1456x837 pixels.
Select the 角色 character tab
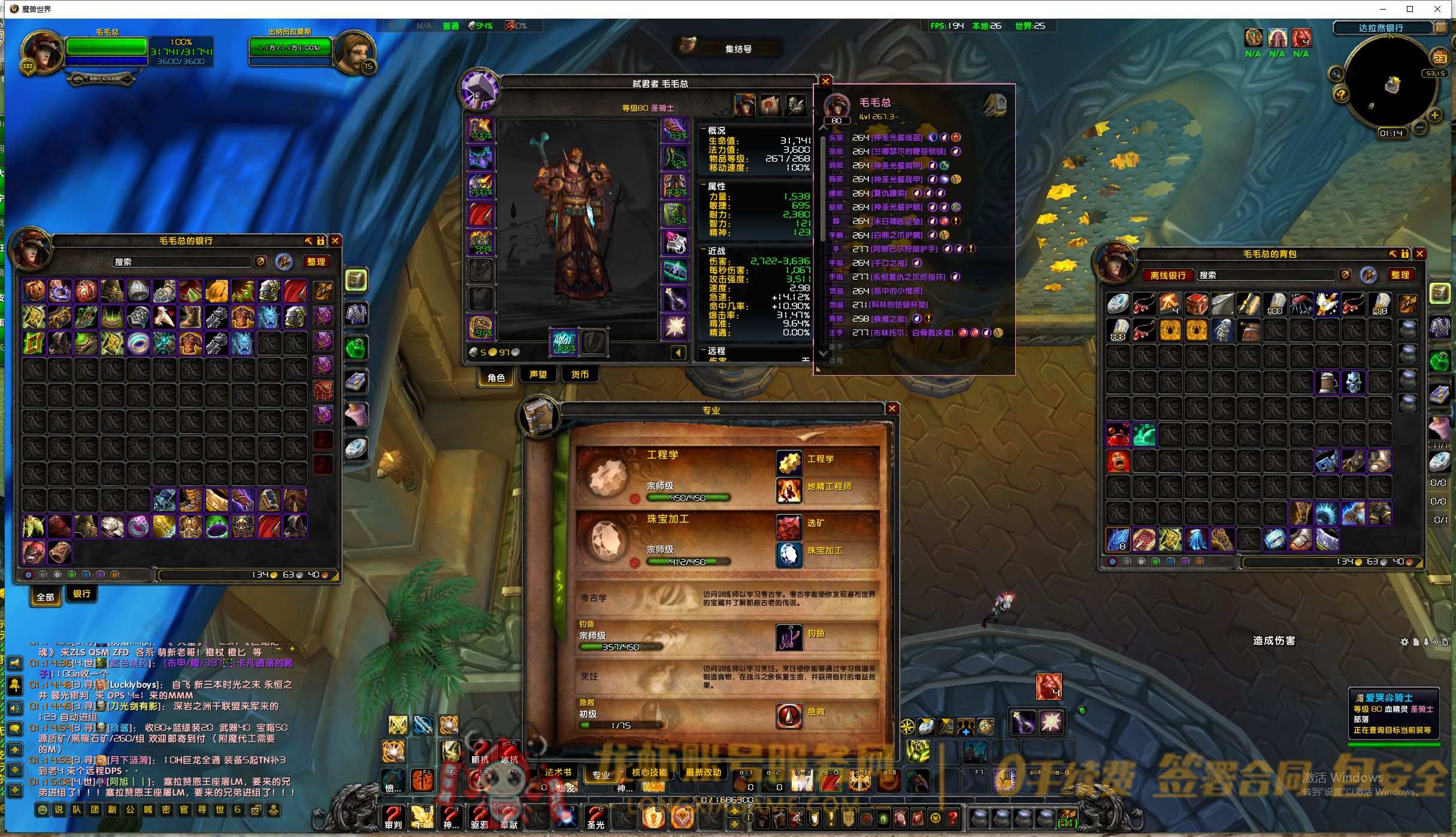(x=496, y=377)
